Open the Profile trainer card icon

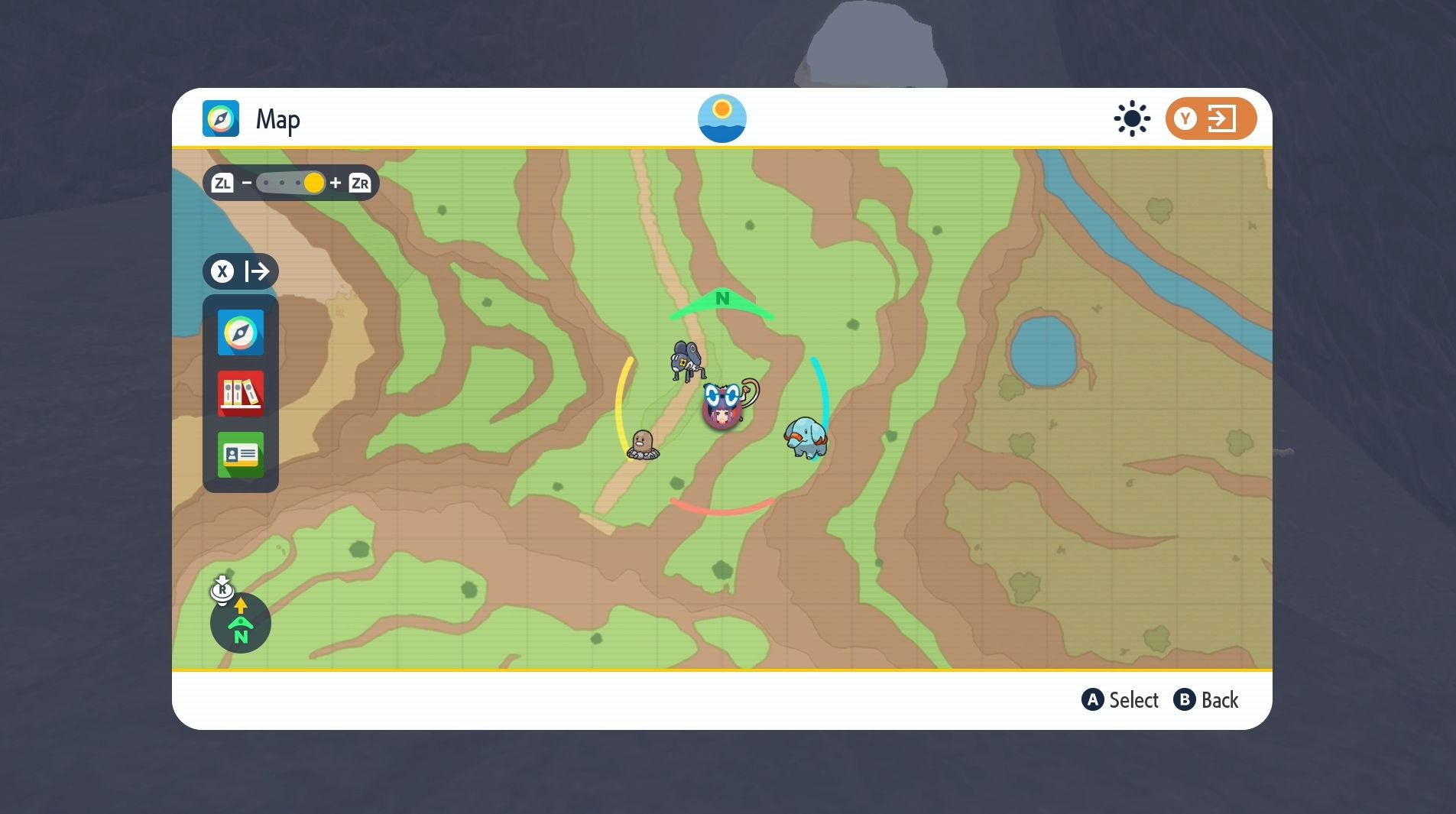click(x=240, y=455)
